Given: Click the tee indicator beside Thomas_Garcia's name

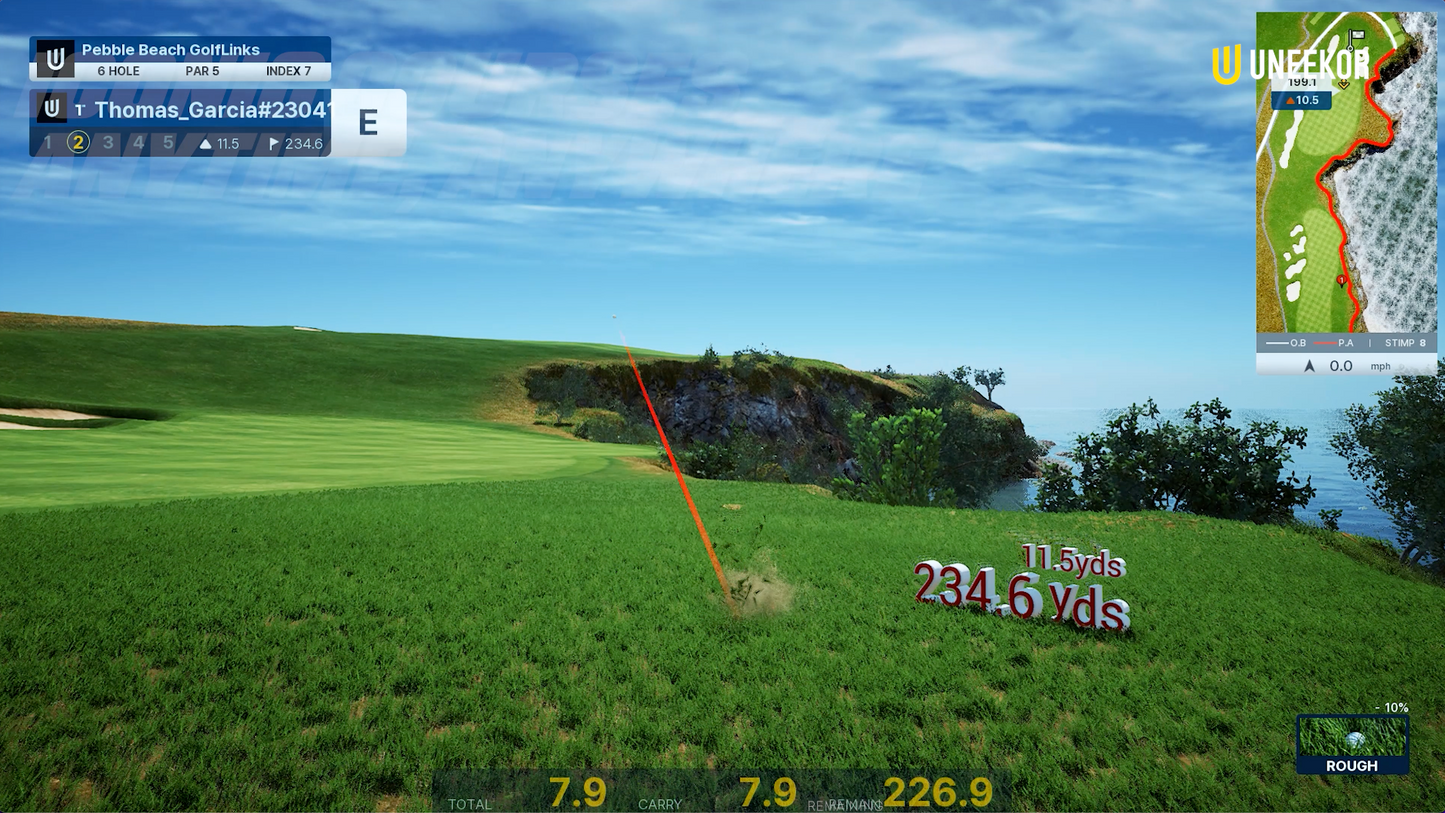Looking at the screenshot, I should (79, 108).
